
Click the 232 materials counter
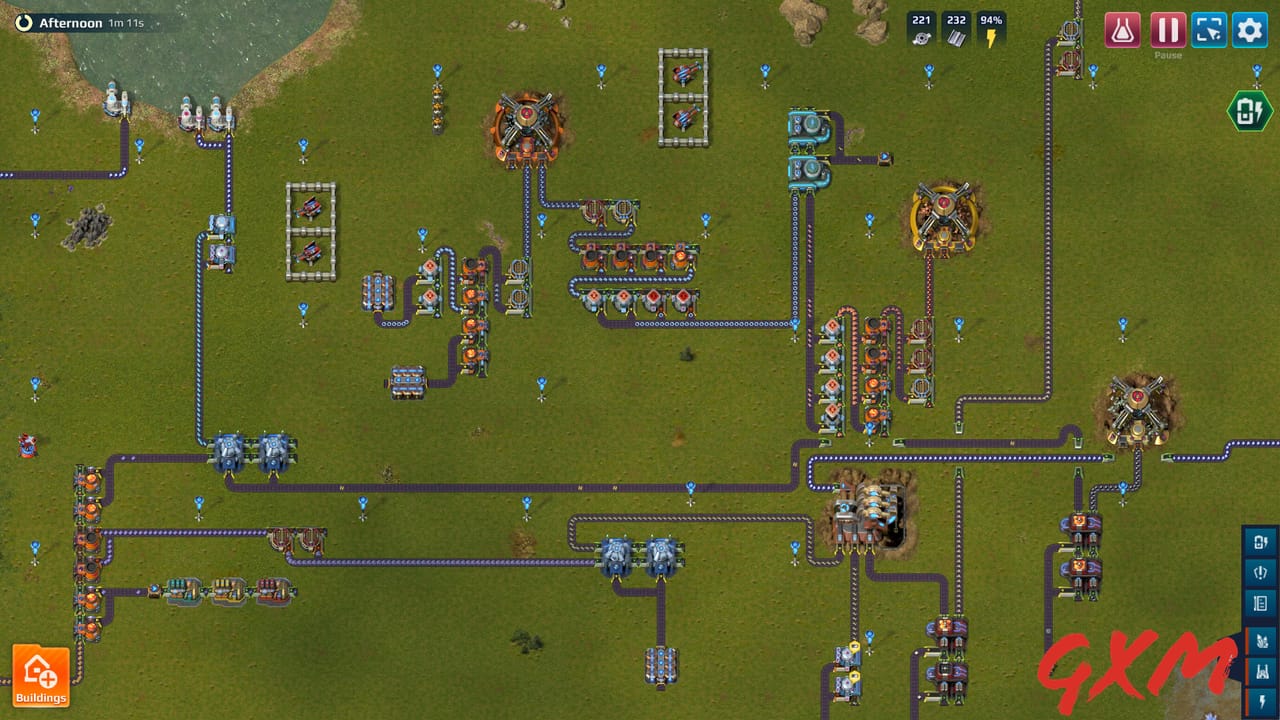pos(956,24)
